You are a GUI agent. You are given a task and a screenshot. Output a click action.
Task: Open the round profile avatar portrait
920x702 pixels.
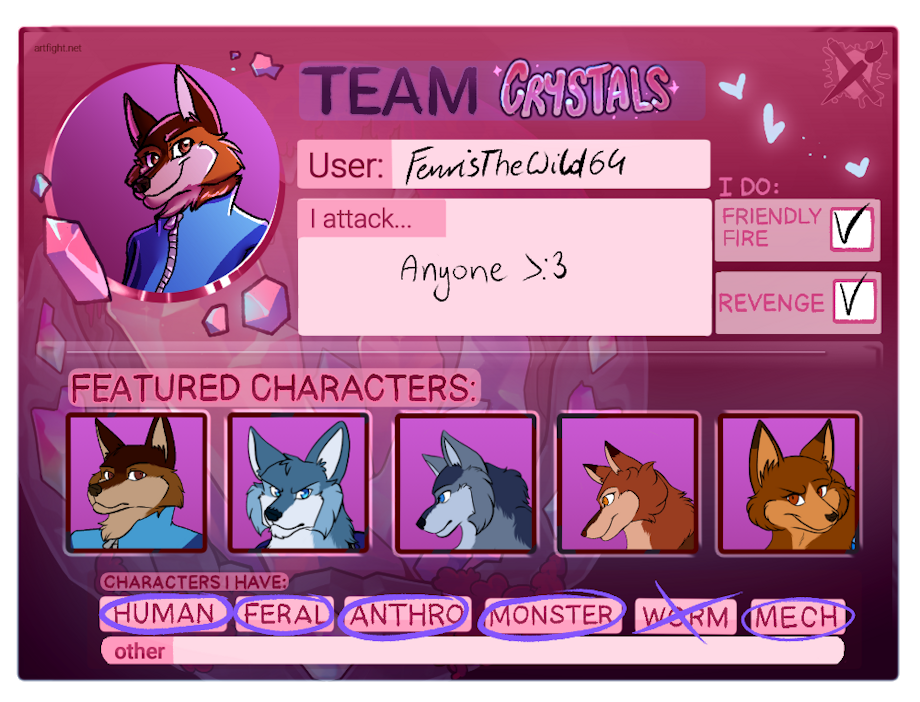(160, 180)
